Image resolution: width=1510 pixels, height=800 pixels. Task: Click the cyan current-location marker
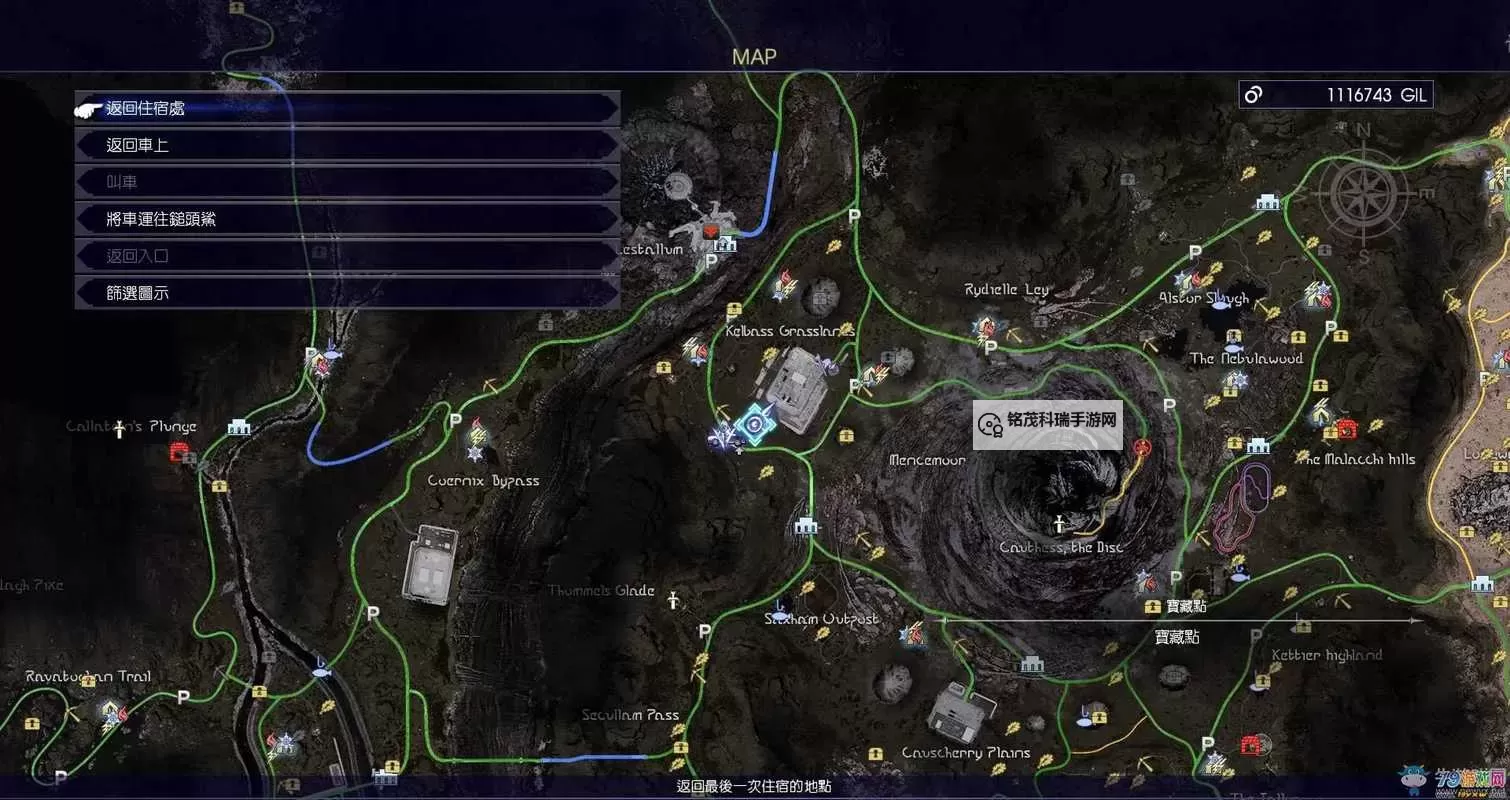point(752,425)
